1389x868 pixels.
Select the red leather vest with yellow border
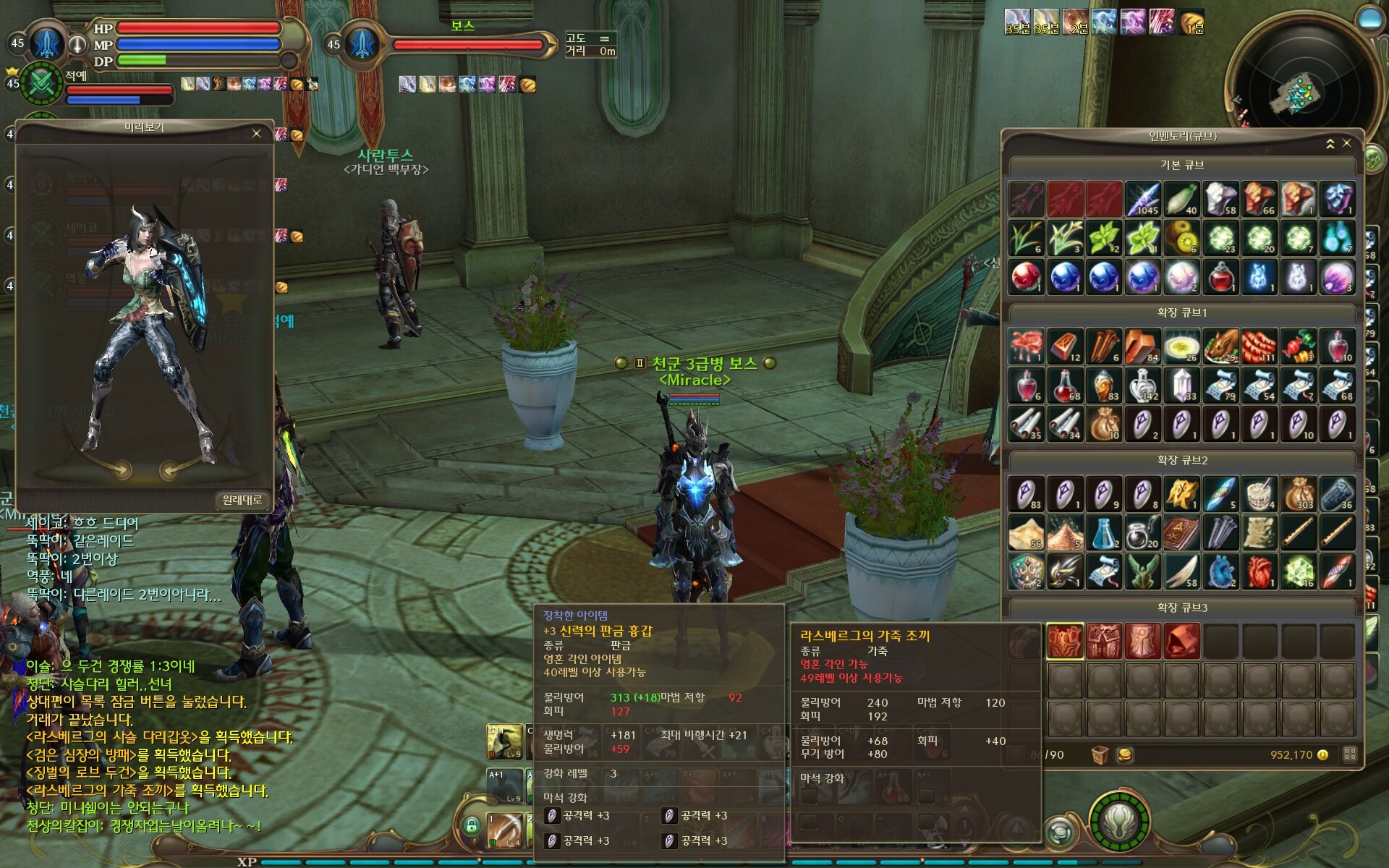[1065, 641]
